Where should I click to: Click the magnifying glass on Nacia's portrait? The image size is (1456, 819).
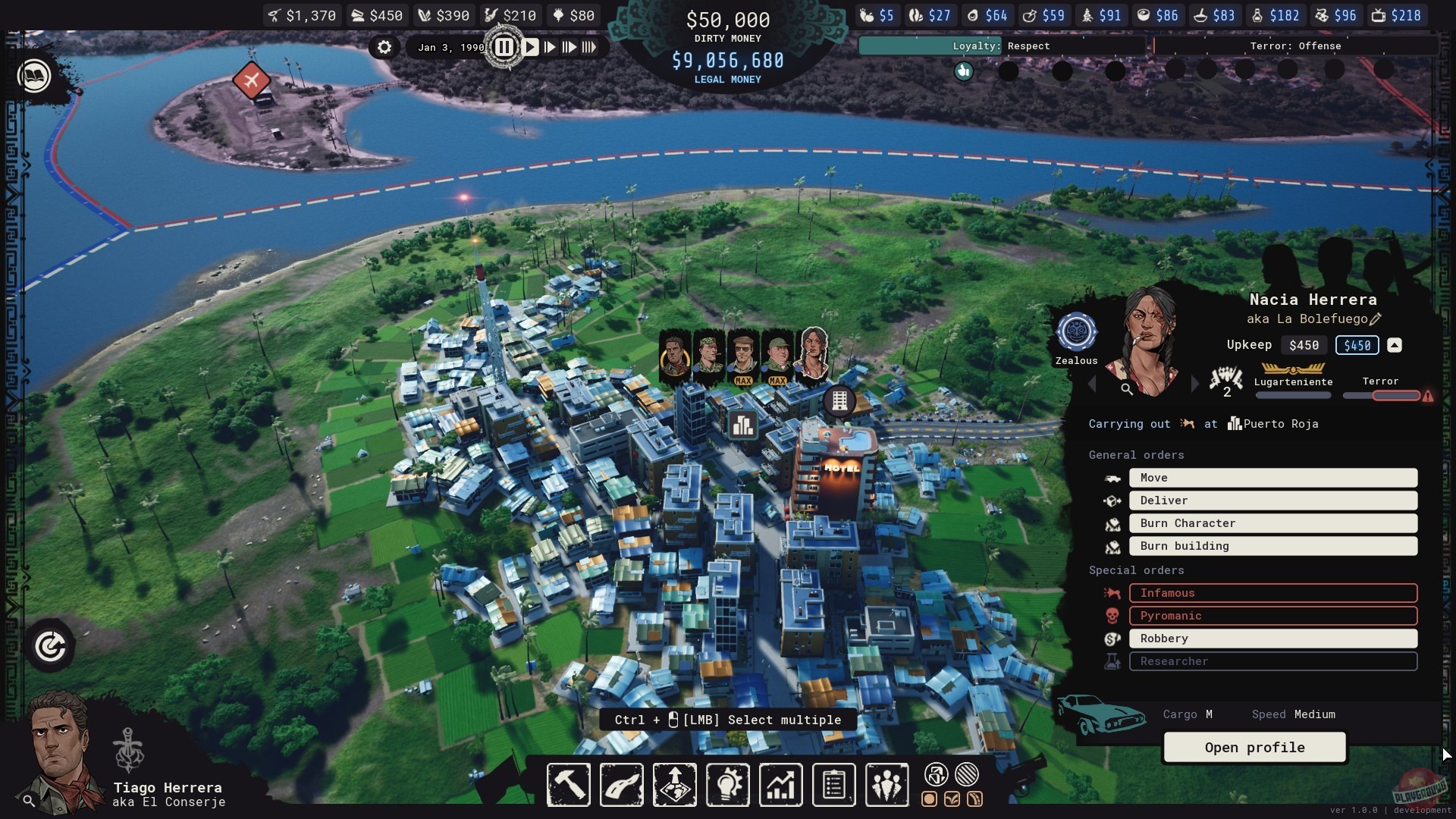(1128, 390)
